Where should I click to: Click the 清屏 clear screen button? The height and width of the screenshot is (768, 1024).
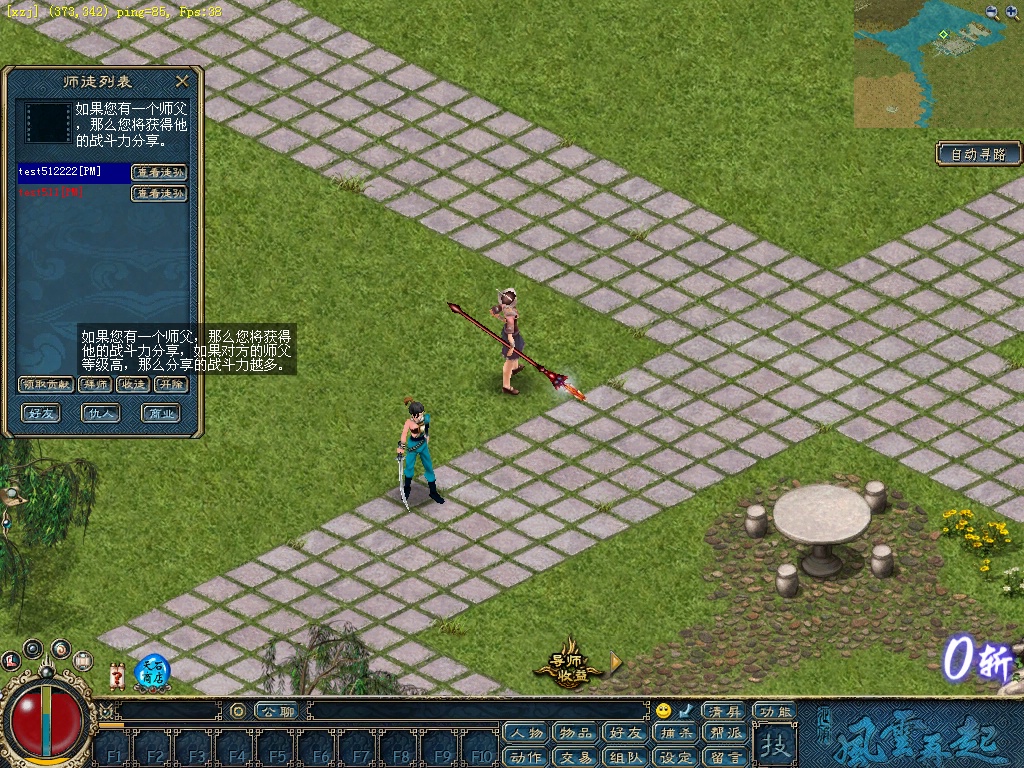click(724, 711)
